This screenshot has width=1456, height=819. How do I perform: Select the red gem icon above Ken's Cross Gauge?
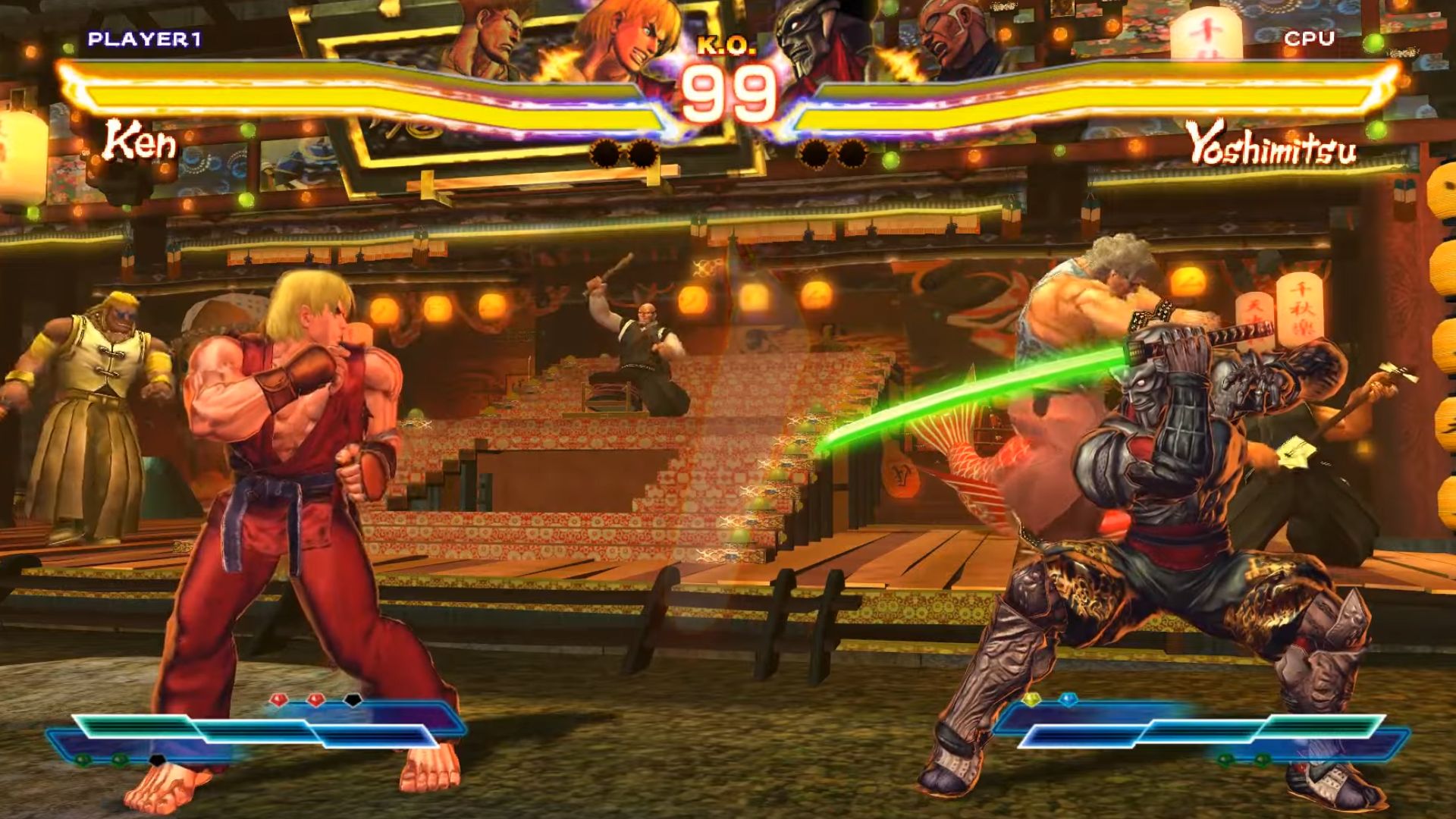[x=278, y=699]
